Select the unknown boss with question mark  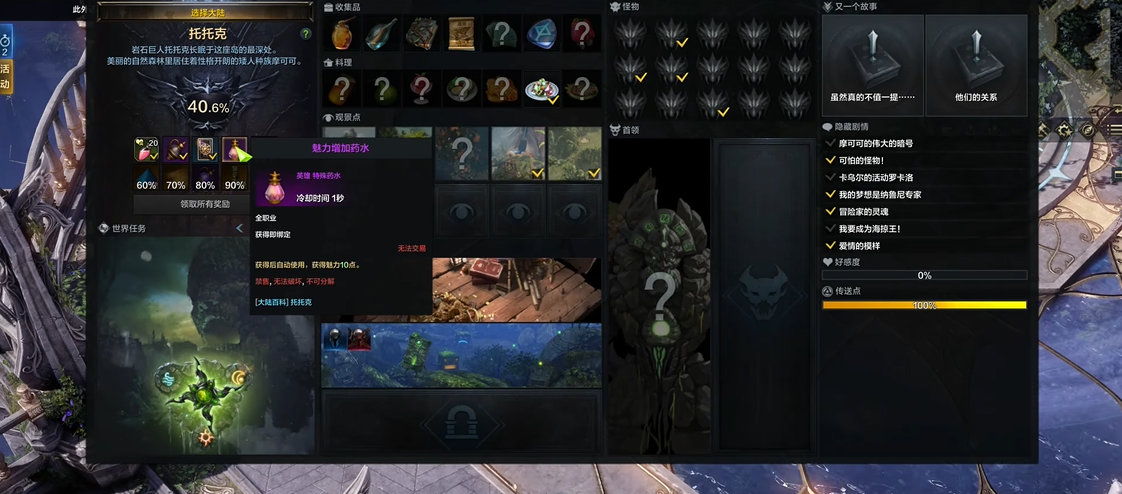click(x=659, y=295)
